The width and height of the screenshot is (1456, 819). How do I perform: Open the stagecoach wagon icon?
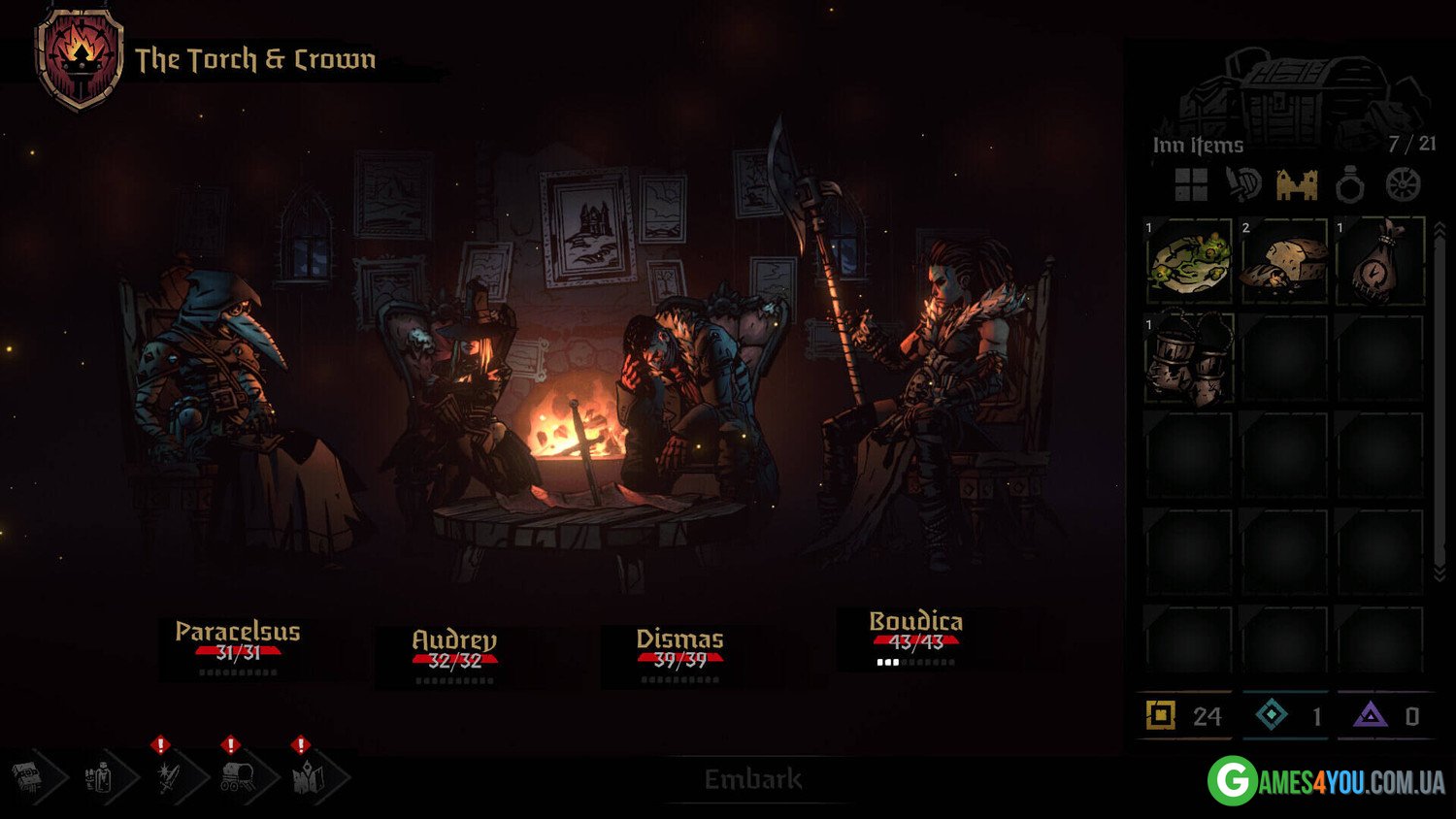point(238,777)
